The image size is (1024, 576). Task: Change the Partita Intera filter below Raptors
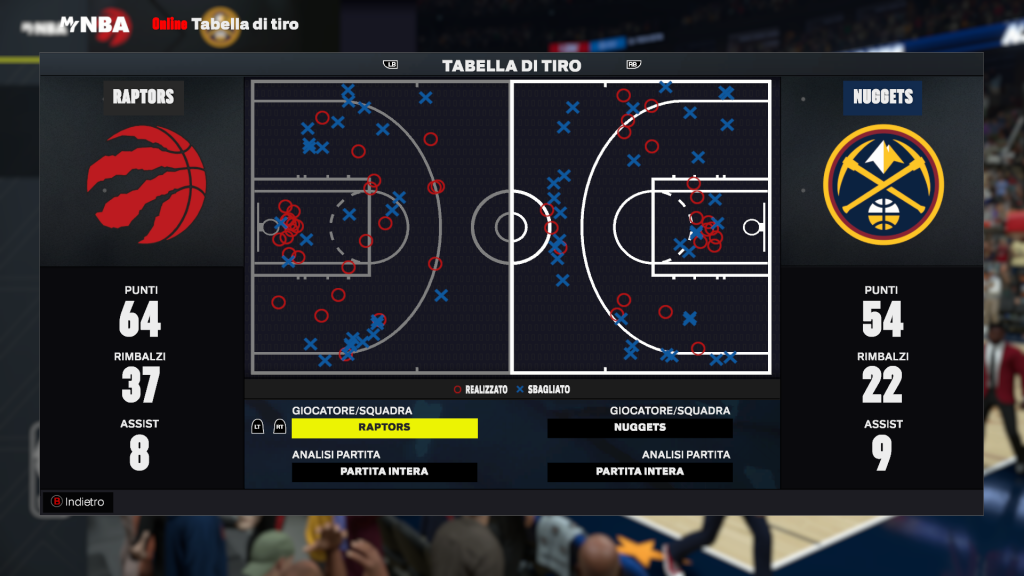click(384, 472)
